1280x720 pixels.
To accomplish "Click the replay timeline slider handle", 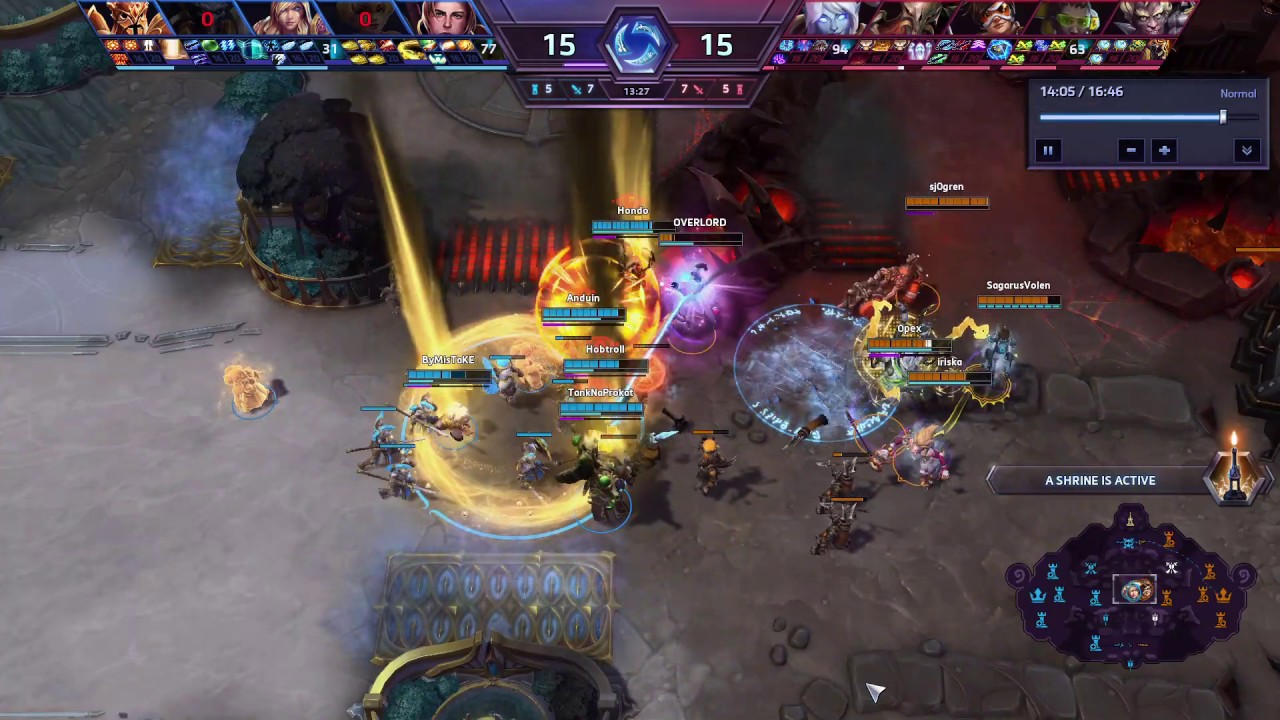I will [1222, 117].
